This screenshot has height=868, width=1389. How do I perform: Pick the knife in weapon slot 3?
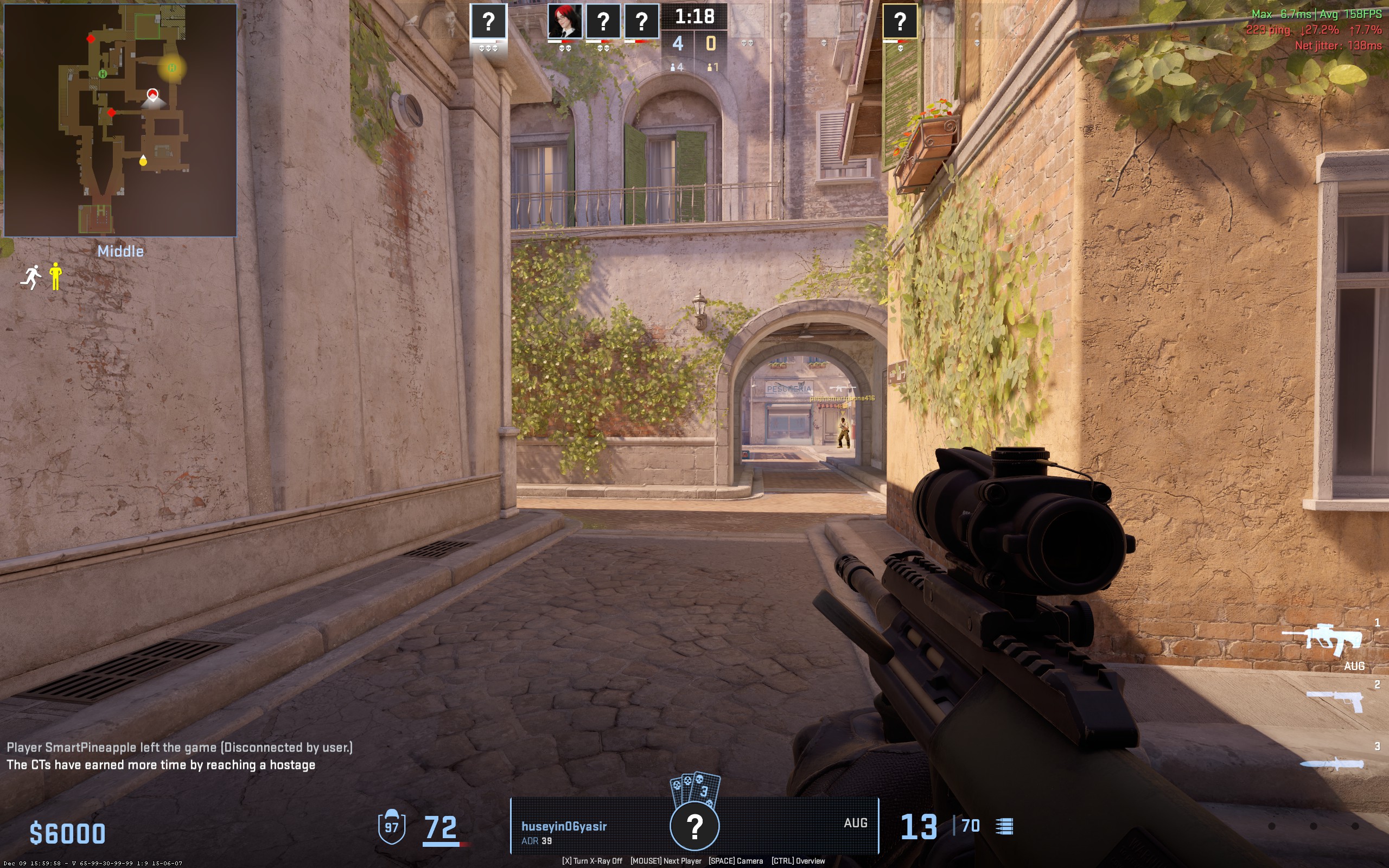tap(1331, 764)
